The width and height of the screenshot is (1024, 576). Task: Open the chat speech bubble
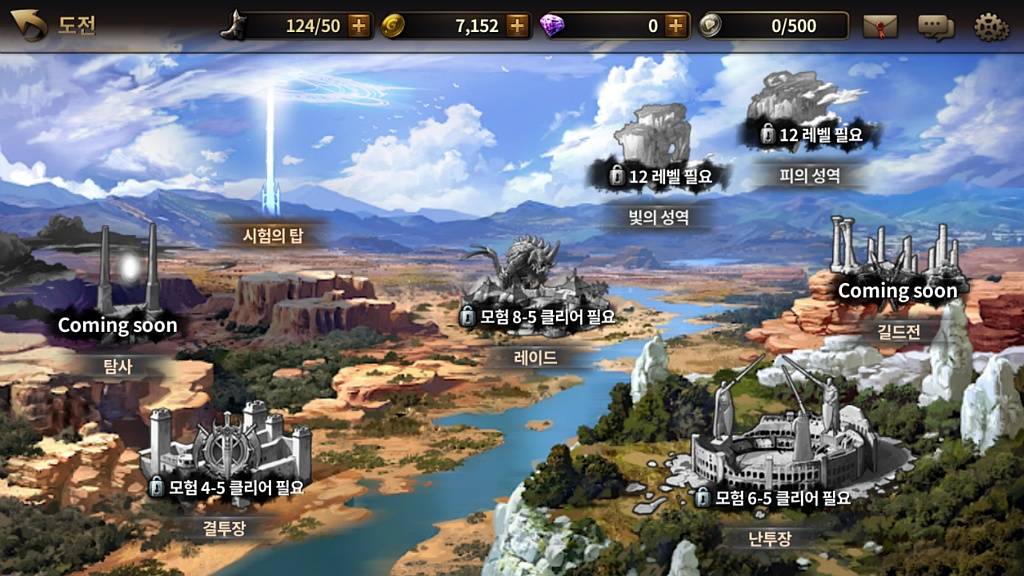935,26
